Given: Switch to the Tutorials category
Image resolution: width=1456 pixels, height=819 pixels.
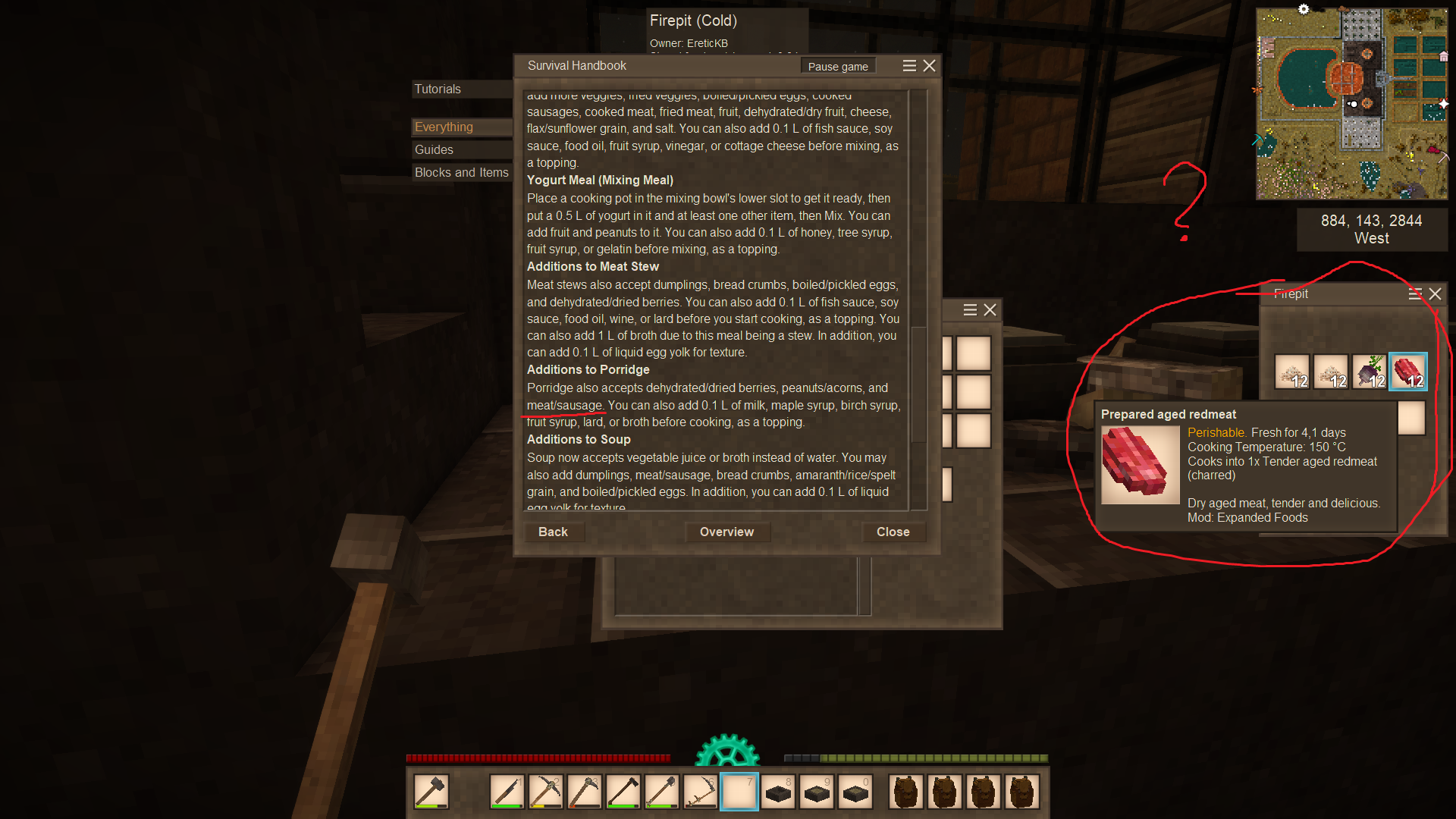Looking at the screenshot, I should [x=438, y=89].
